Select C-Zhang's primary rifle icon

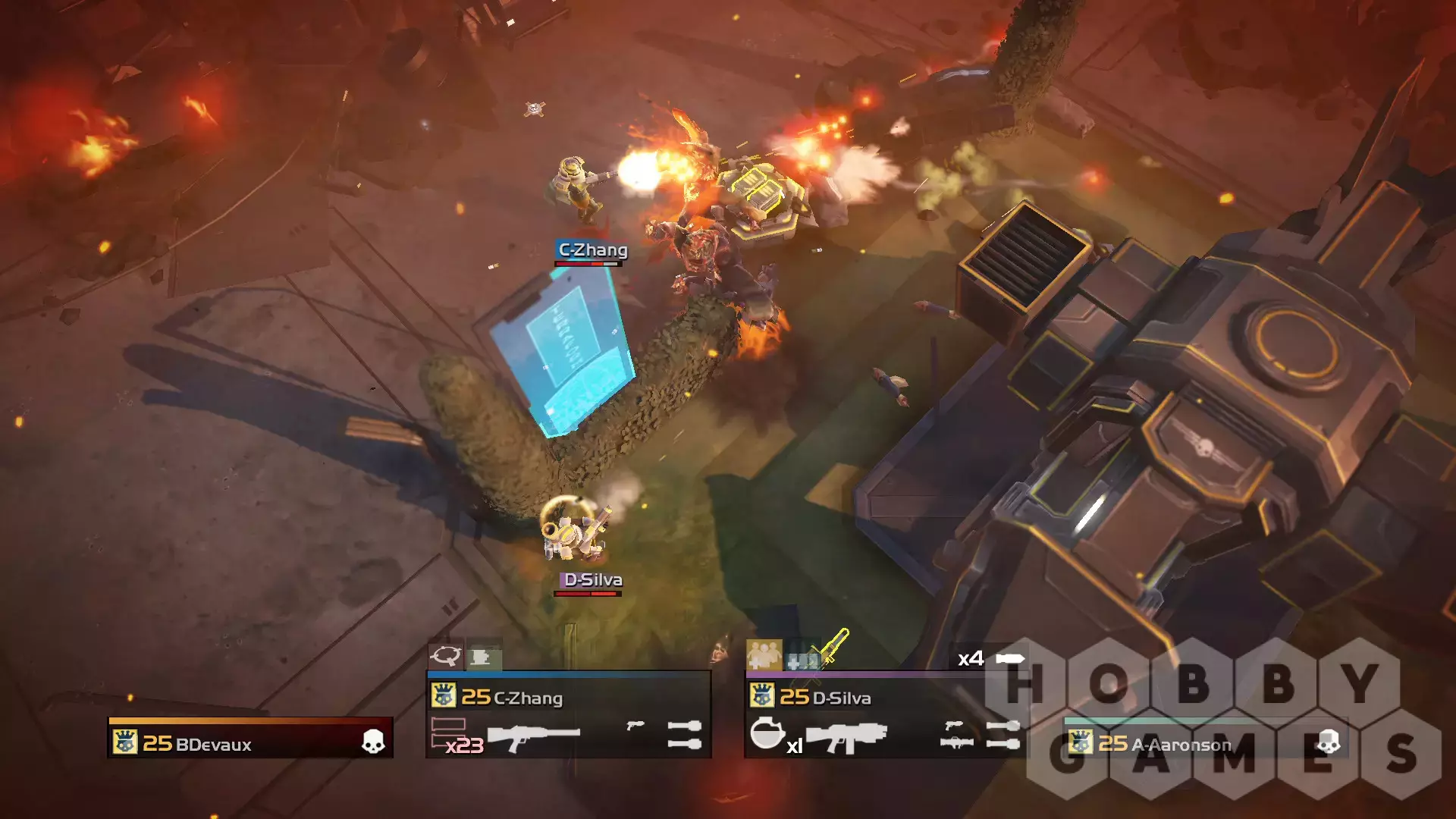[x=533, y=736]
